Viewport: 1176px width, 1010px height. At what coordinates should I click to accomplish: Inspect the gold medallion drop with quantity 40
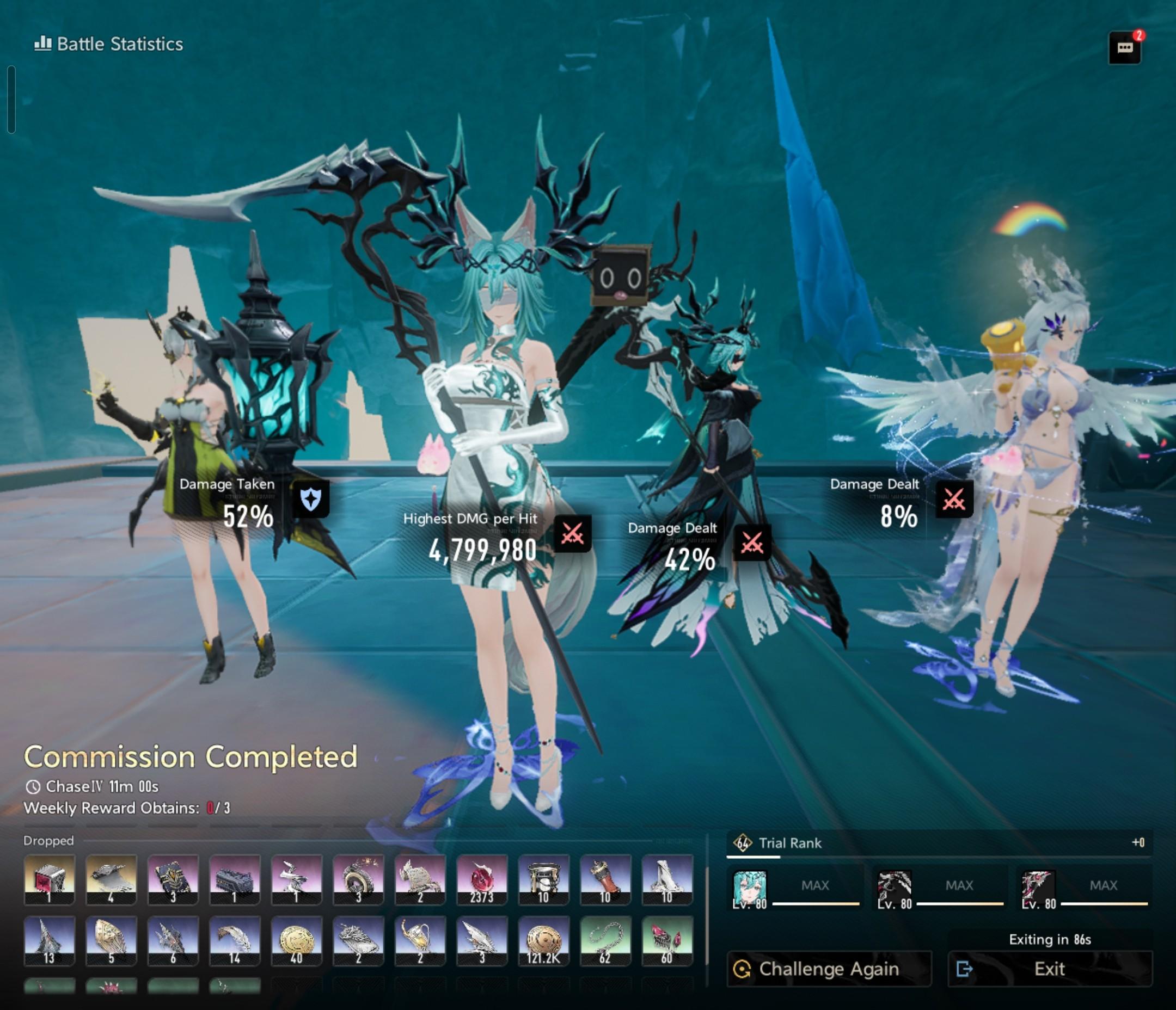pyautogui.click(x=296, y=940)
